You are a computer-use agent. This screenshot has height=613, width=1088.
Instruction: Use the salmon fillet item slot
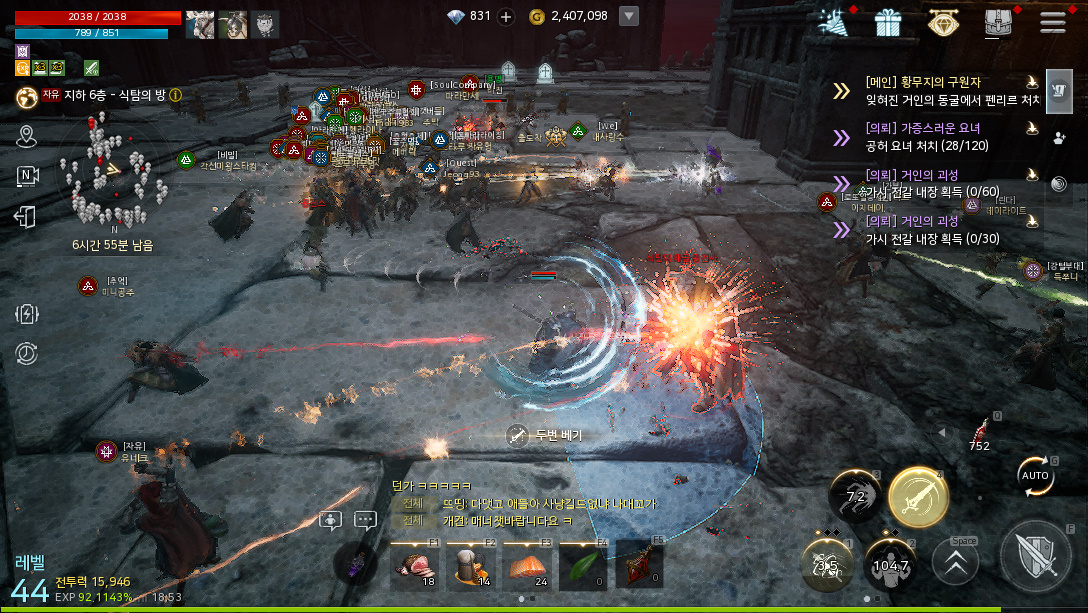click(526, 565)
